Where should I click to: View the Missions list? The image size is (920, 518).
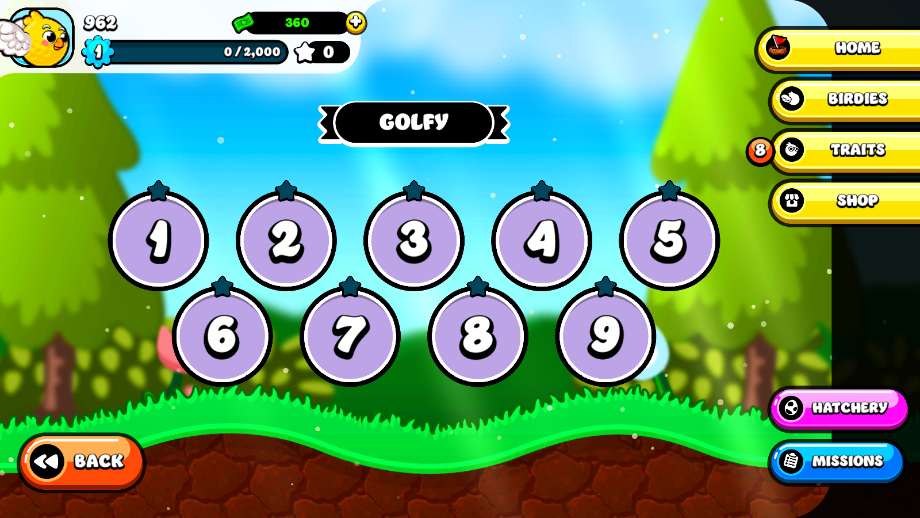[836, 461]
